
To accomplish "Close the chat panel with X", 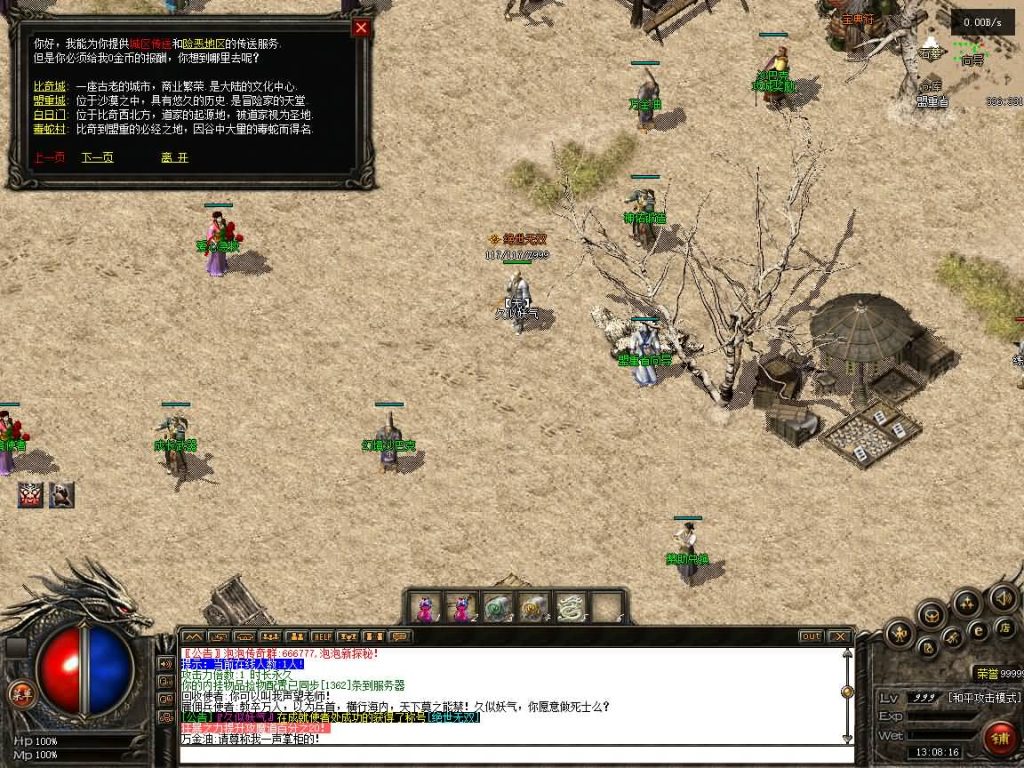I will (x=839, y=636).
